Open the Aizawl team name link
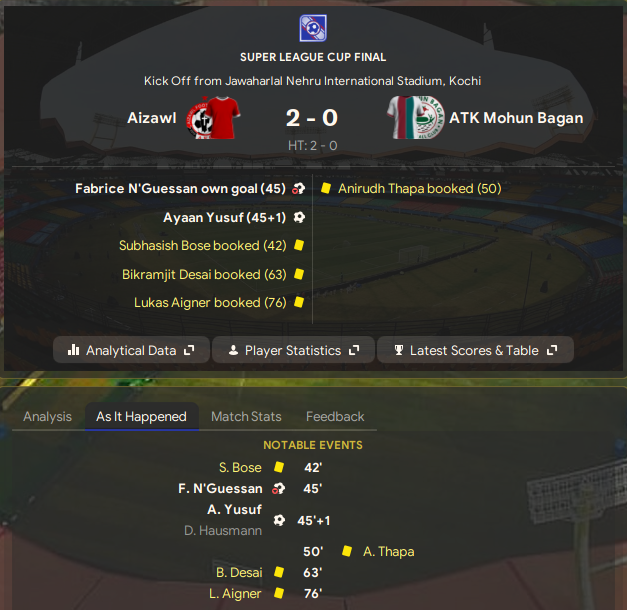 152,118
